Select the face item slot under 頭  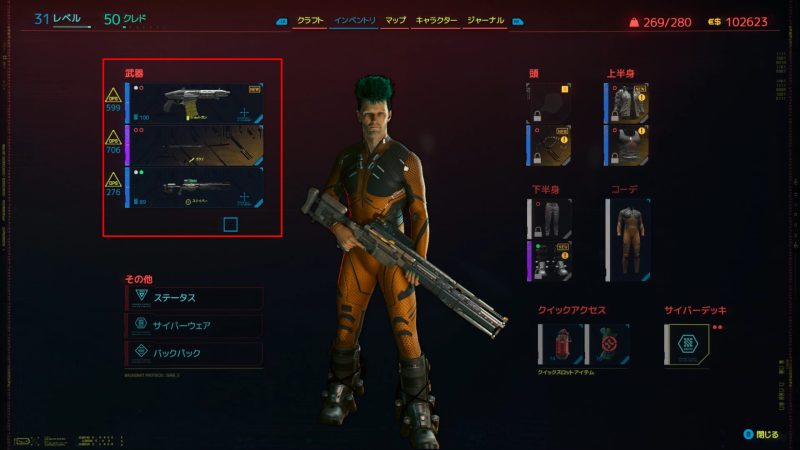(550, 145)
